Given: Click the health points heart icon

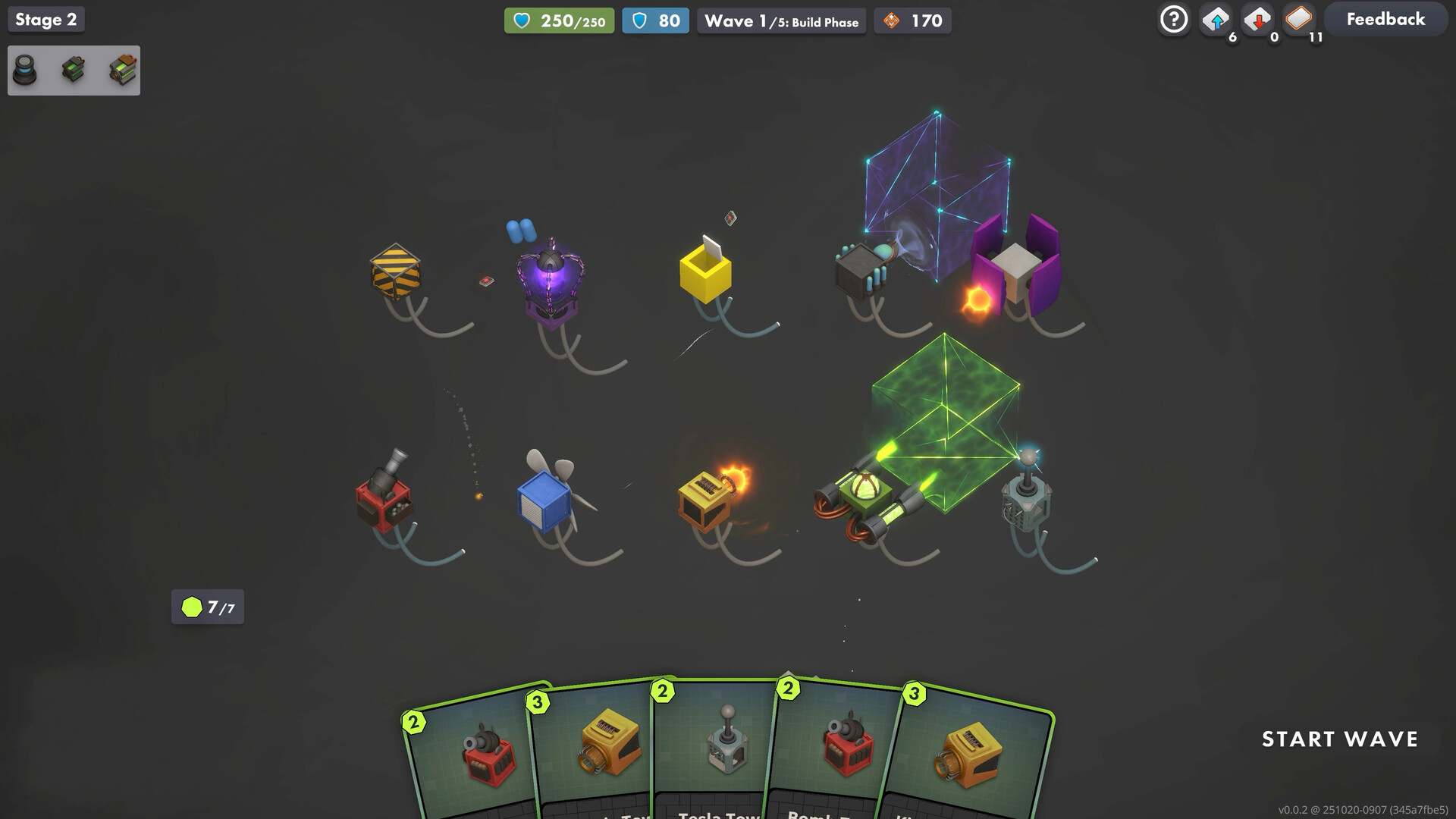Looking at the screenshot, I should tap(523, 20).
